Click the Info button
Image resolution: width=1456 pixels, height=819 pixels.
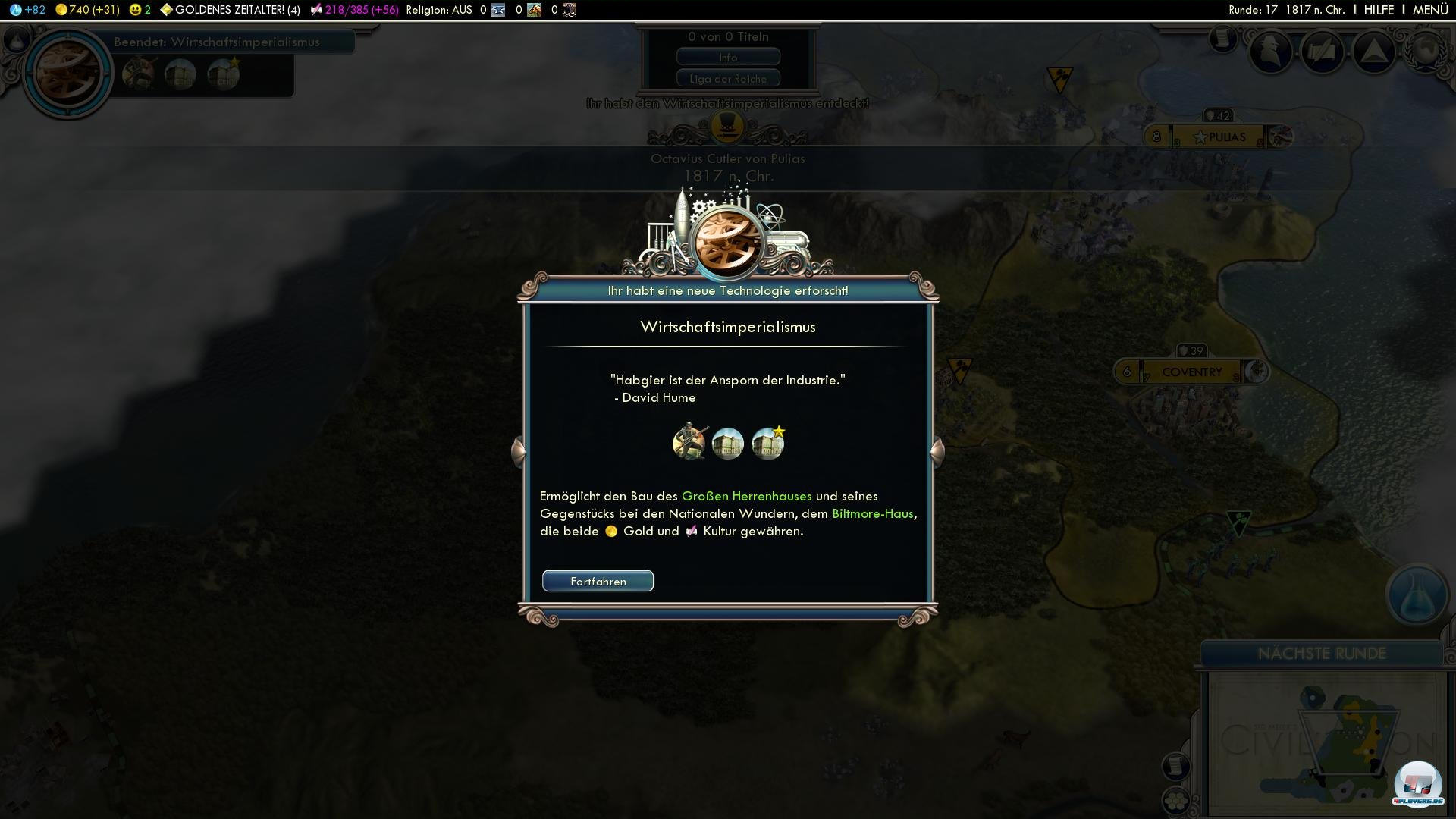(728, 58)
